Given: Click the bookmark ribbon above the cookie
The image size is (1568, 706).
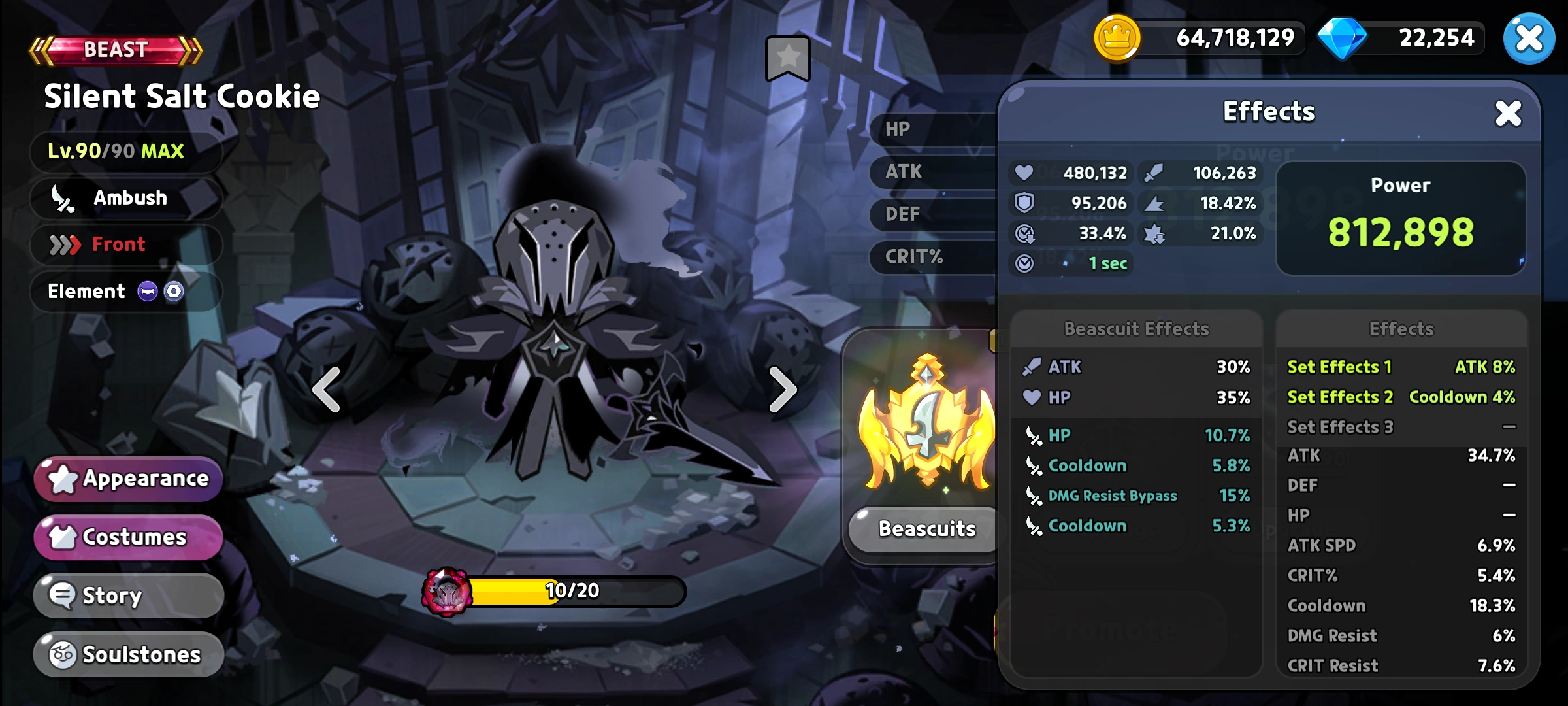Looking at the screenshot, I should point(787,58).
